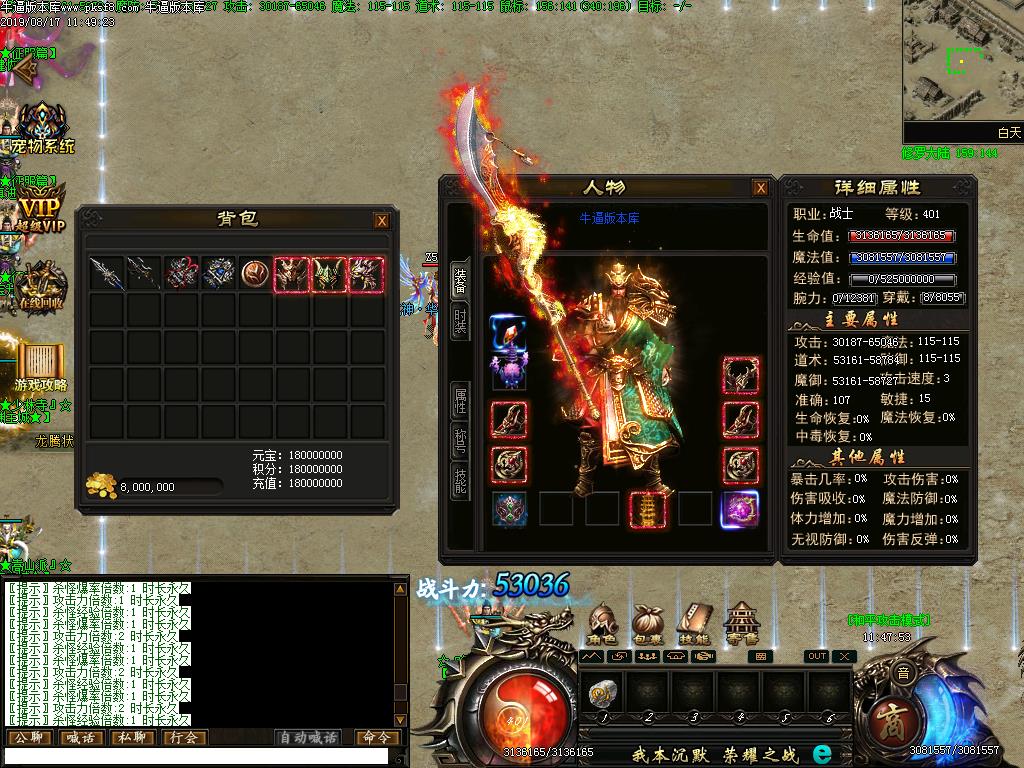Use the item in hotbar slot 1
The width and height of the screenshot is (1024, 768).
click(x=604, y=692)
